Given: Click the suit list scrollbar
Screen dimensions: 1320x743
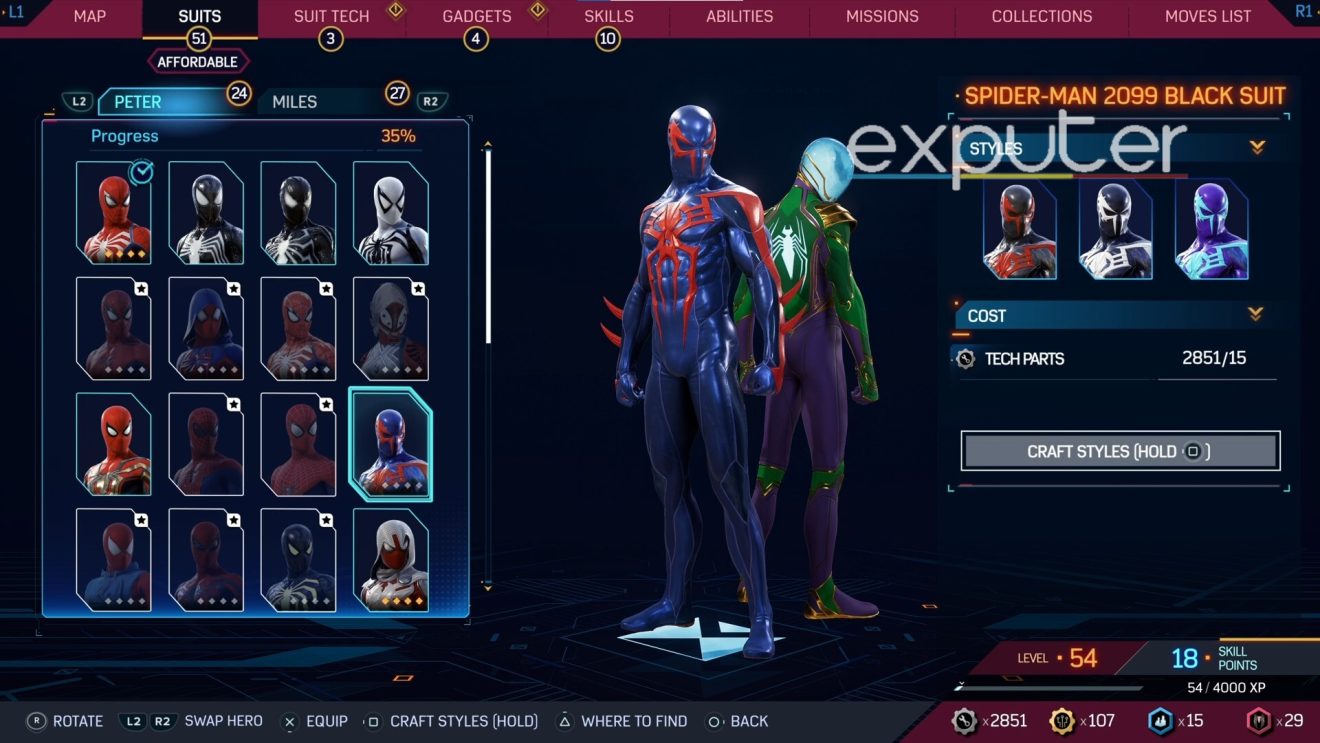Looking at the screenshot, I should pyautogui.click(x=487, y=250).
